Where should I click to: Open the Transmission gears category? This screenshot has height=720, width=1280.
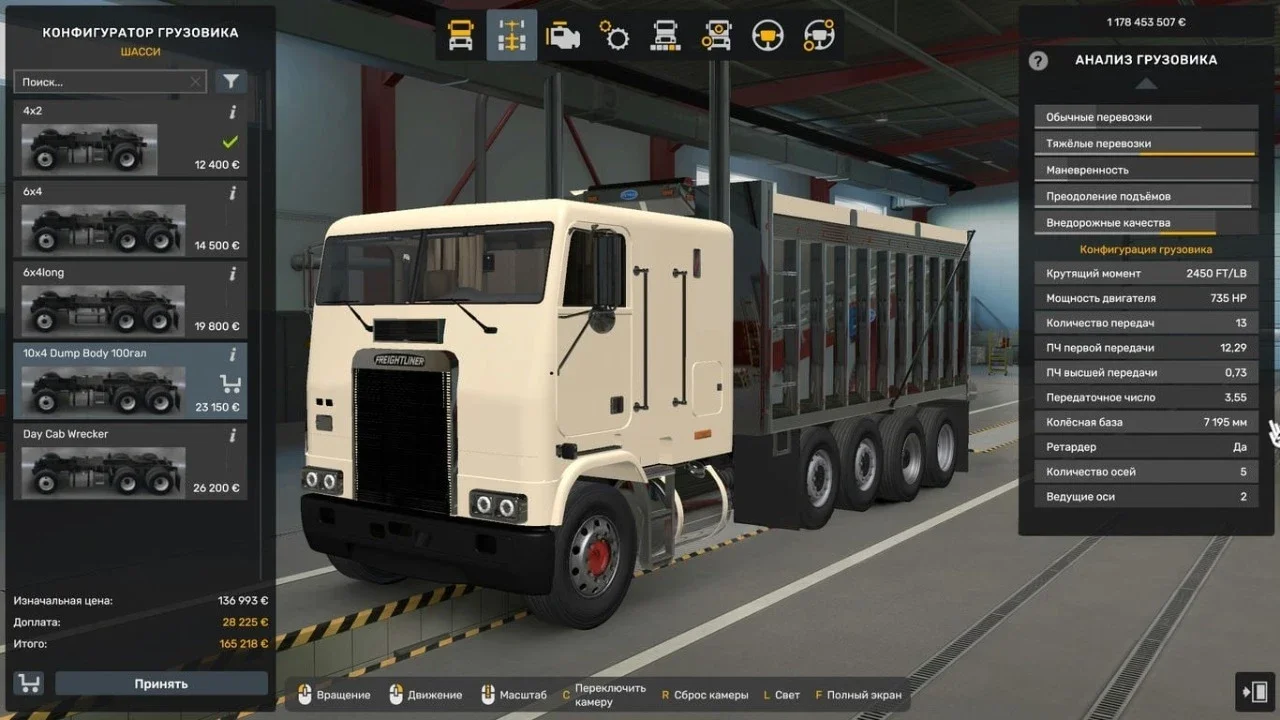click(x=614, y=36)
